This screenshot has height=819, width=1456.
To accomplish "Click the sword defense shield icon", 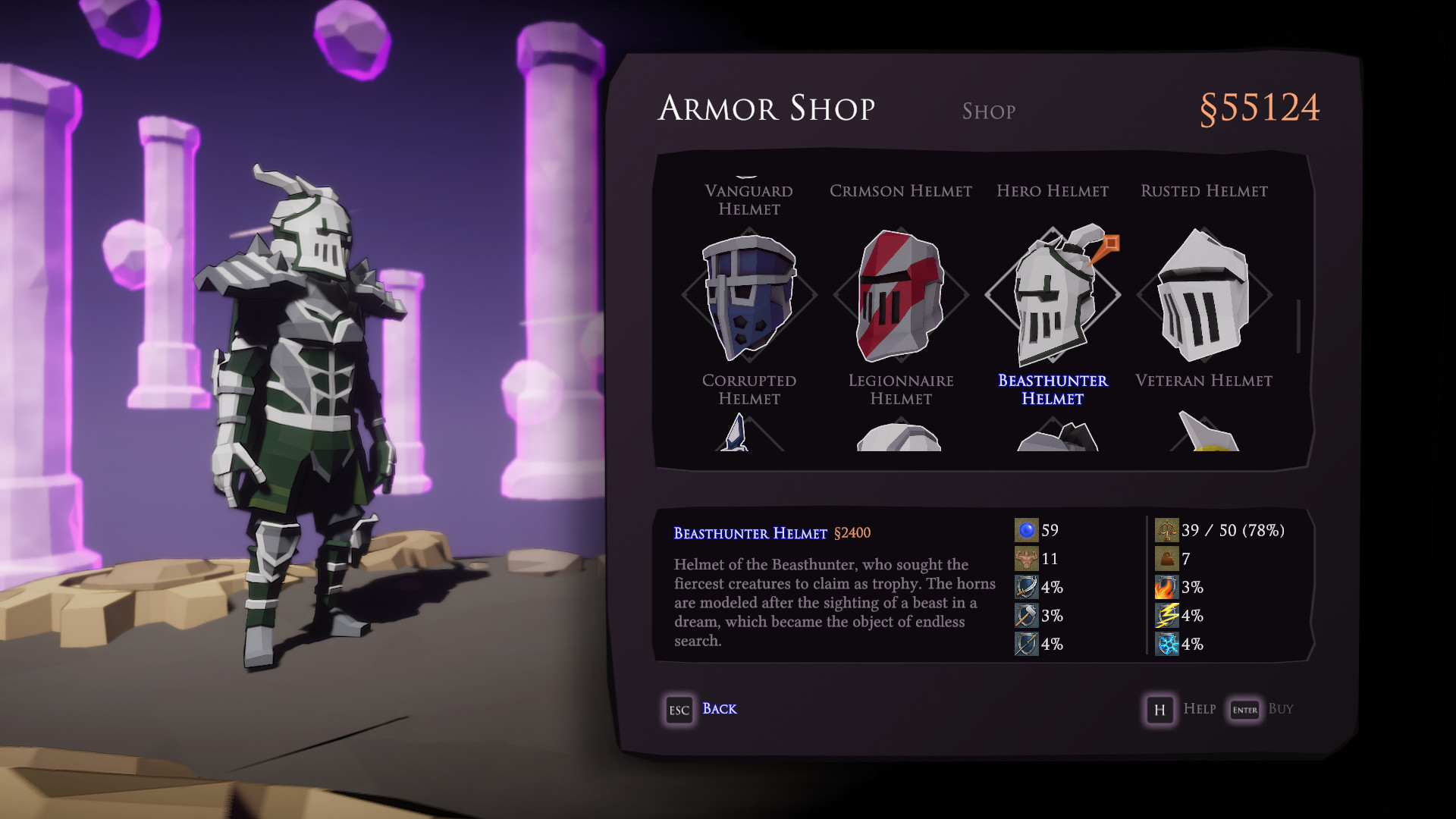I will pos(1028,587).
